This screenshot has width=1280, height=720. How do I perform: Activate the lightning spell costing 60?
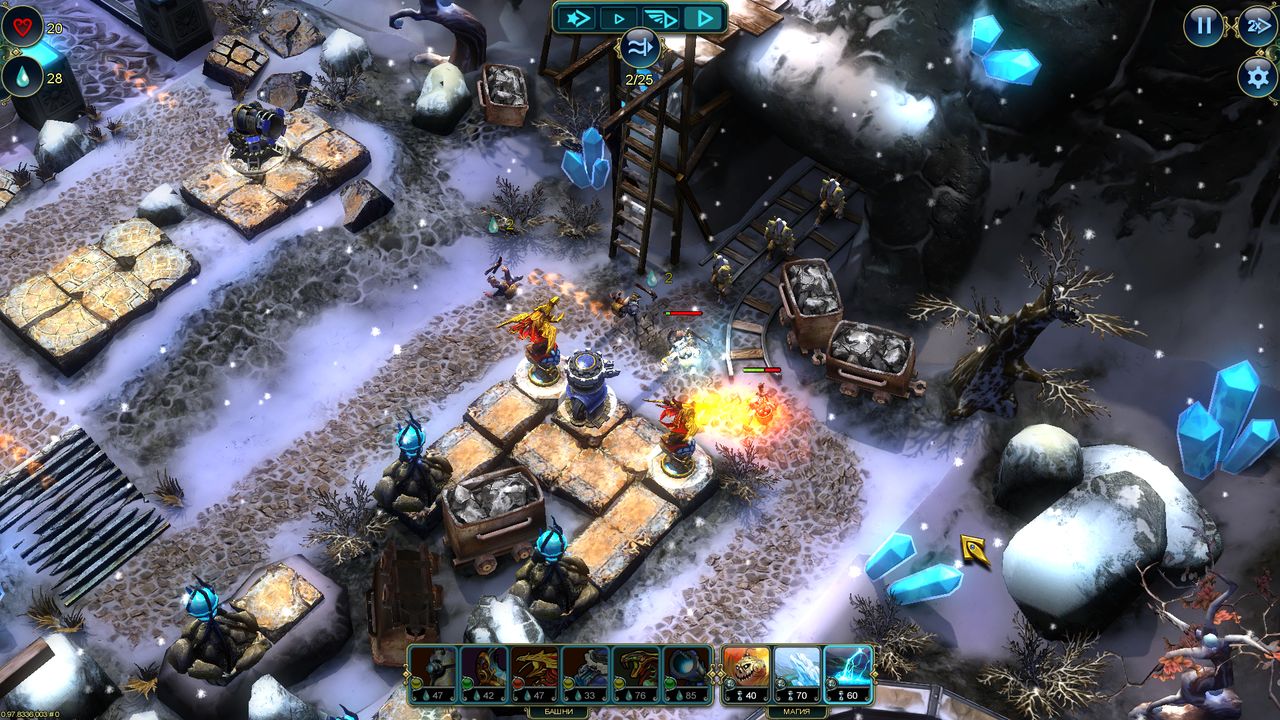[x=847, y=672]
